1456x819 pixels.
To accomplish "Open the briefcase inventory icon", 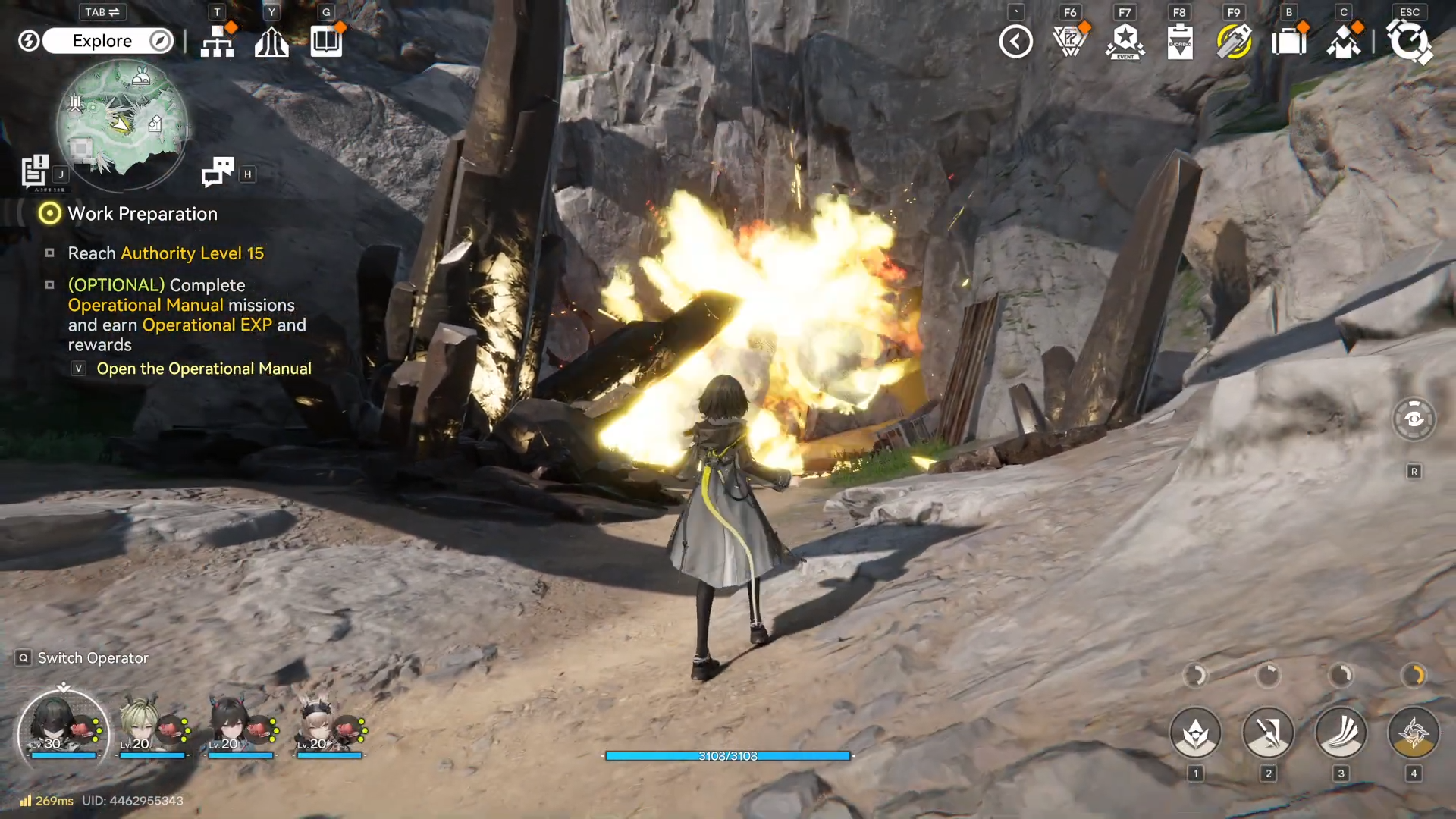I will pyautogui.click(x=1288, y=42).
